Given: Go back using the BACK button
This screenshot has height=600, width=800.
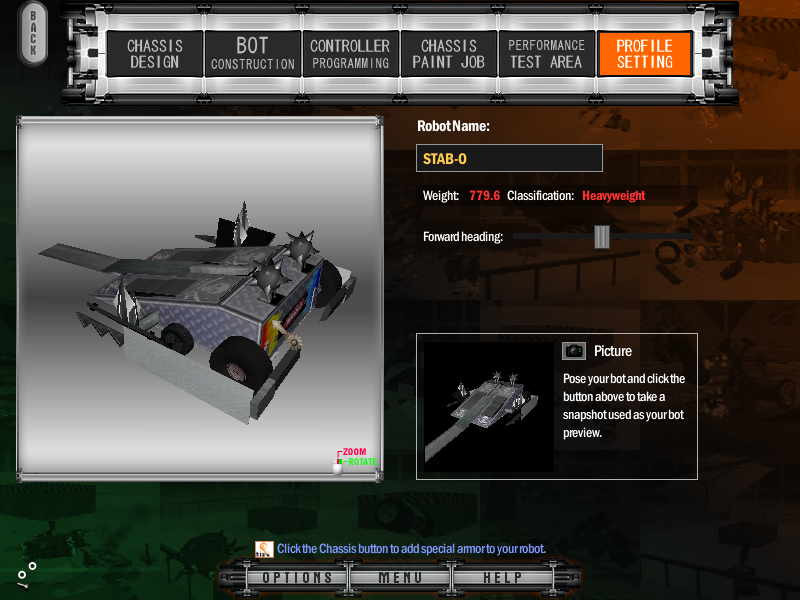Looking at the screenshot, I should [33, 34].
